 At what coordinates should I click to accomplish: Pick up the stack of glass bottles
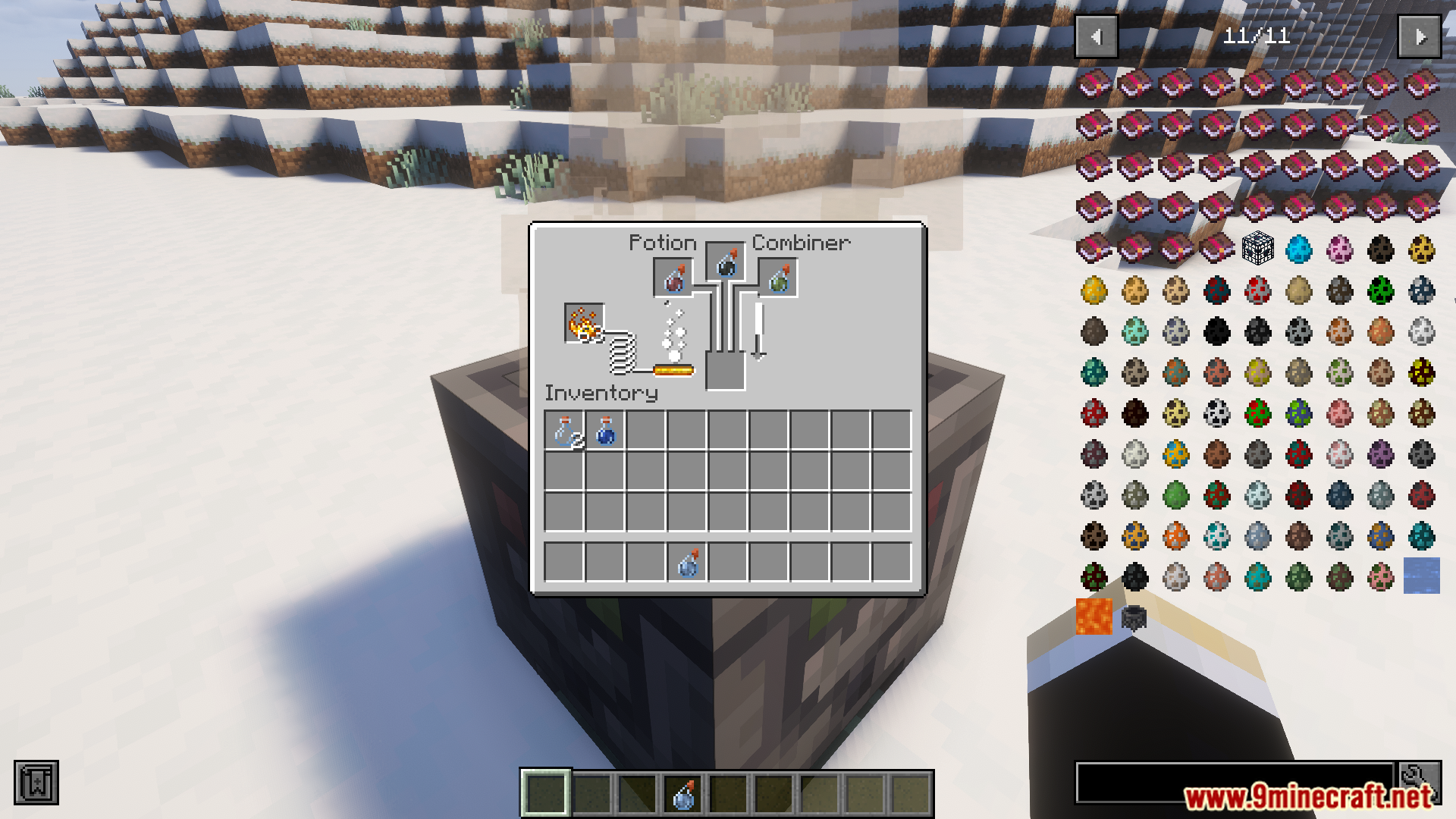point(565,431)
